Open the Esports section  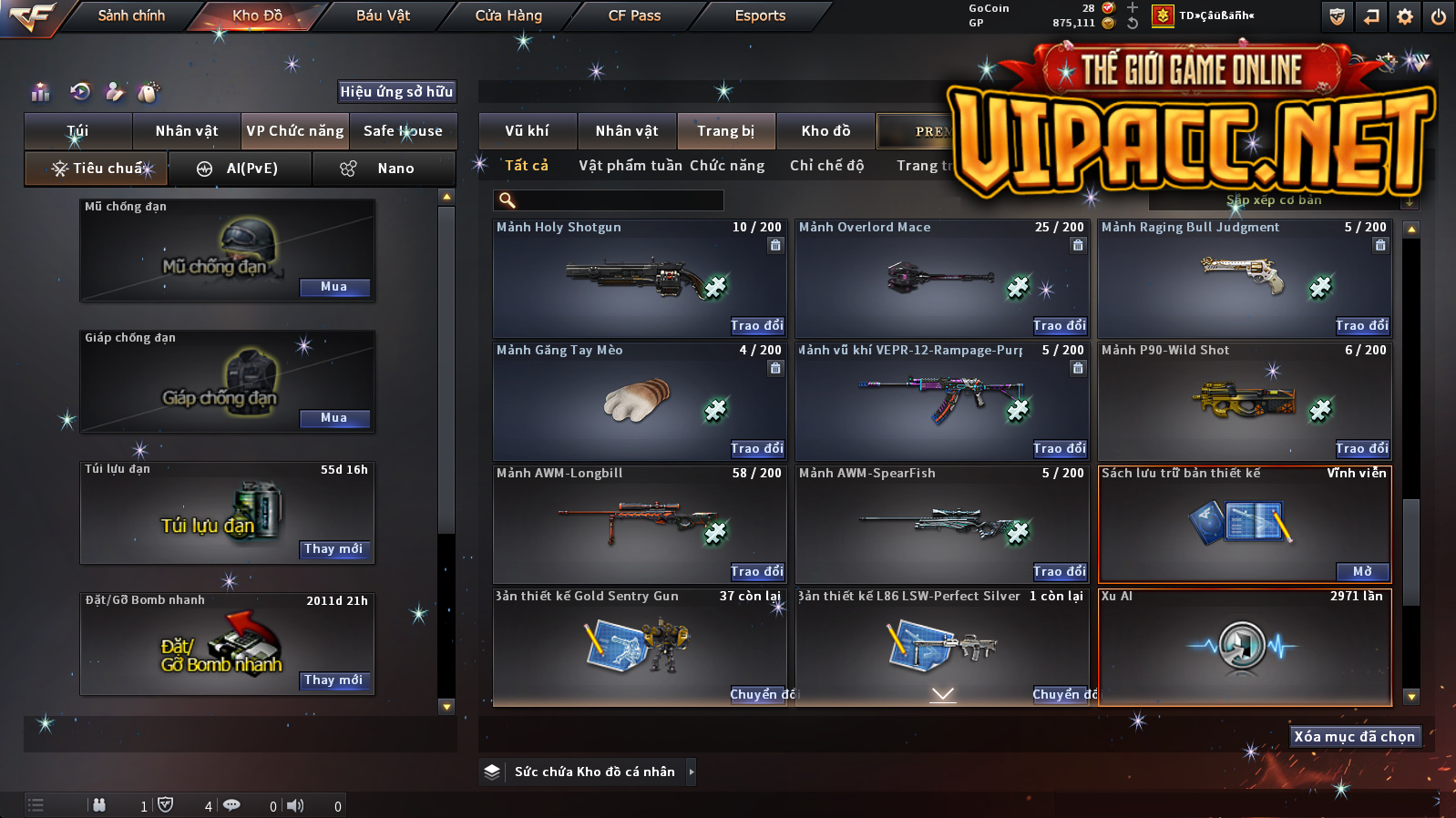tap(760, 15)
